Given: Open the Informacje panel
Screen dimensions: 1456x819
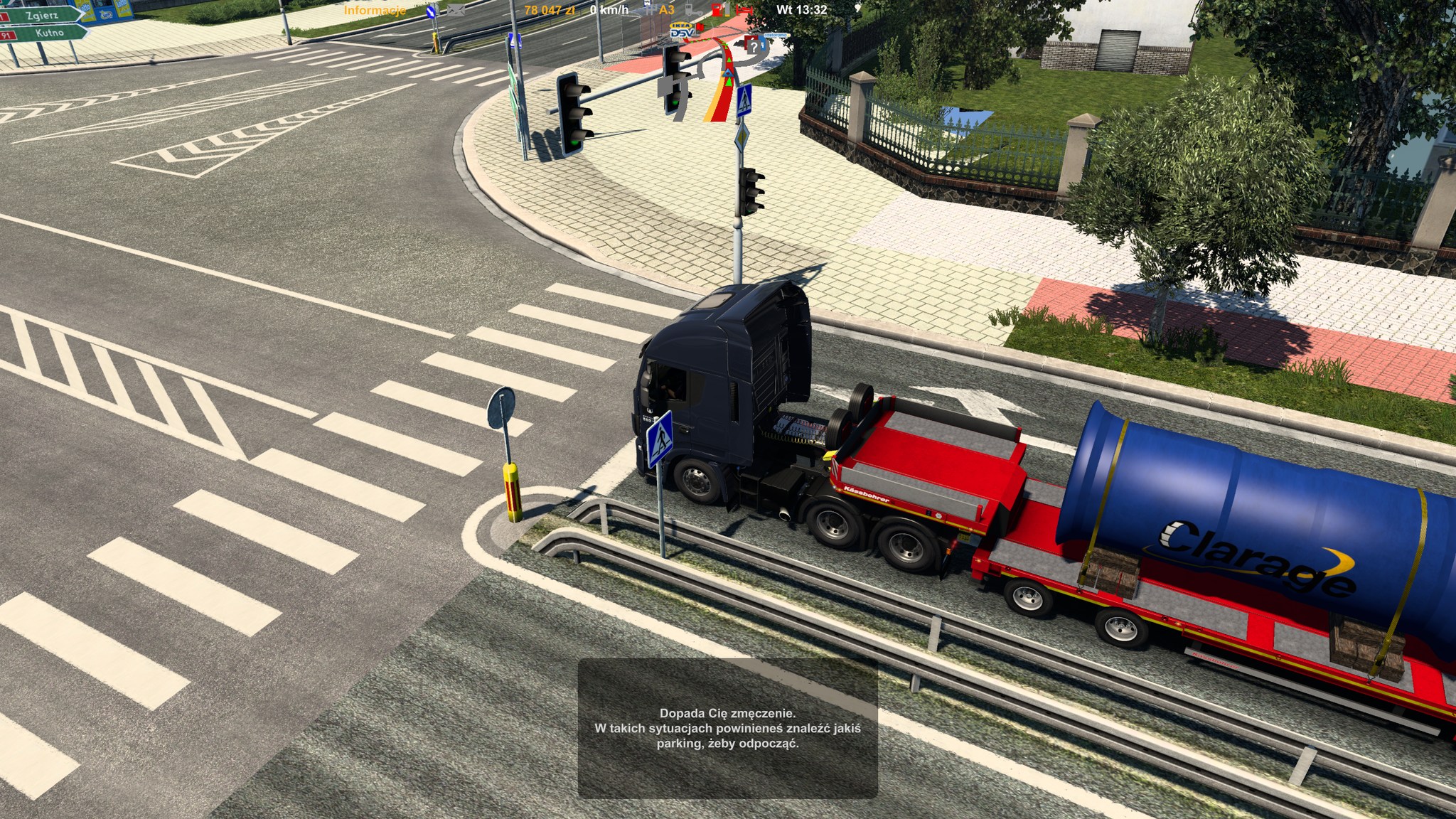Looking at the screenshot, I should [x=375, y=11].
